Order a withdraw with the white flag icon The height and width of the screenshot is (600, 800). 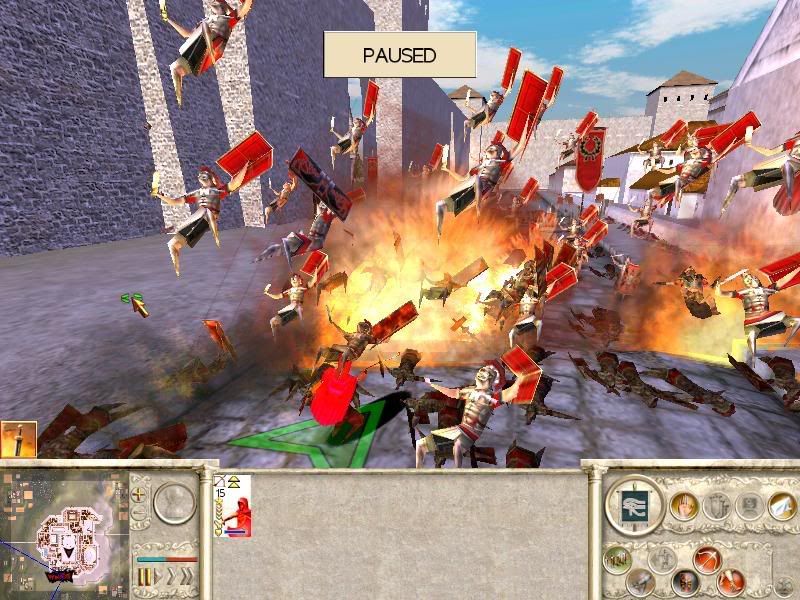point(781,507)
